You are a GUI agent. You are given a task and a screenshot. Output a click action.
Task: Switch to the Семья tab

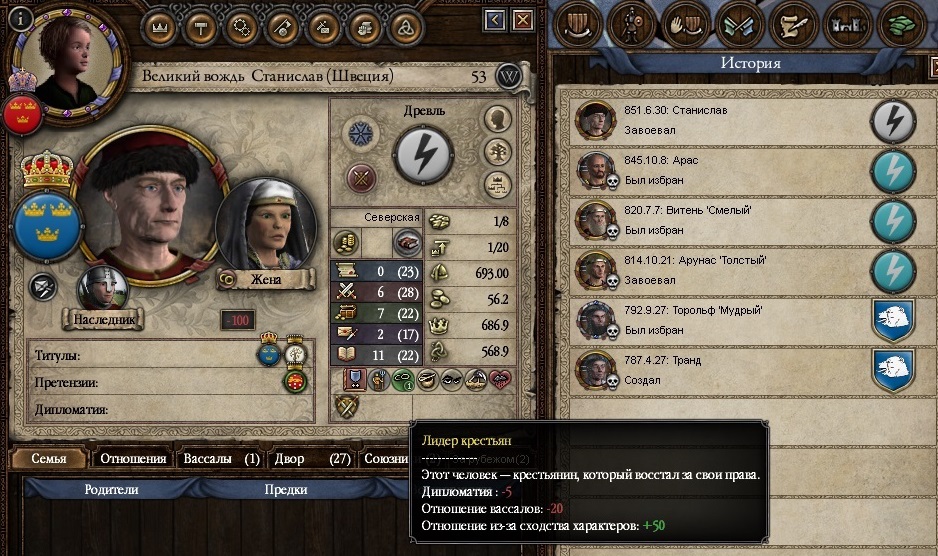[48, 459]
